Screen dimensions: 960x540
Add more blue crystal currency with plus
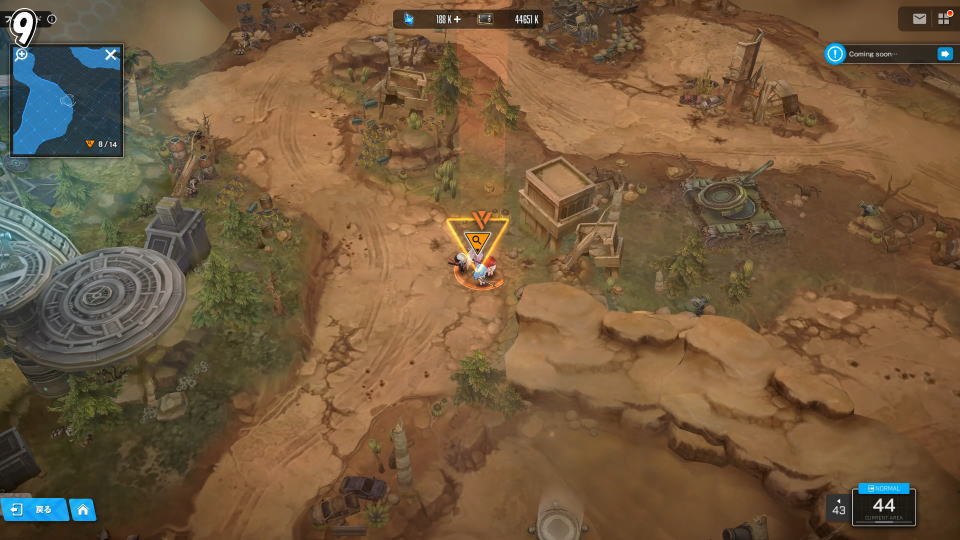coord(457,19)
